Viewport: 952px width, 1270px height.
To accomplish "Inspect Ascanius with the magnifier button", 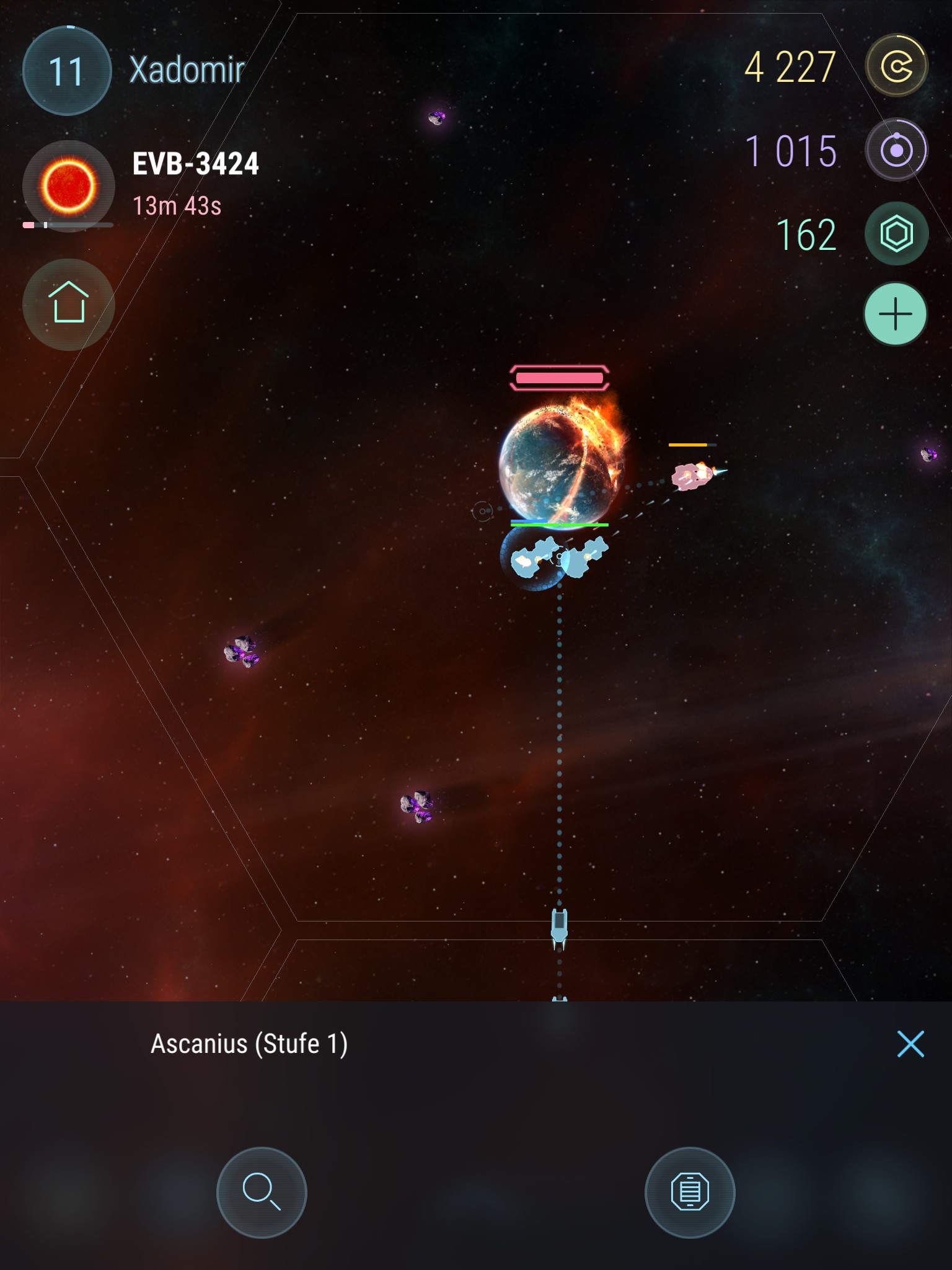I will [x=262, y=1191].
